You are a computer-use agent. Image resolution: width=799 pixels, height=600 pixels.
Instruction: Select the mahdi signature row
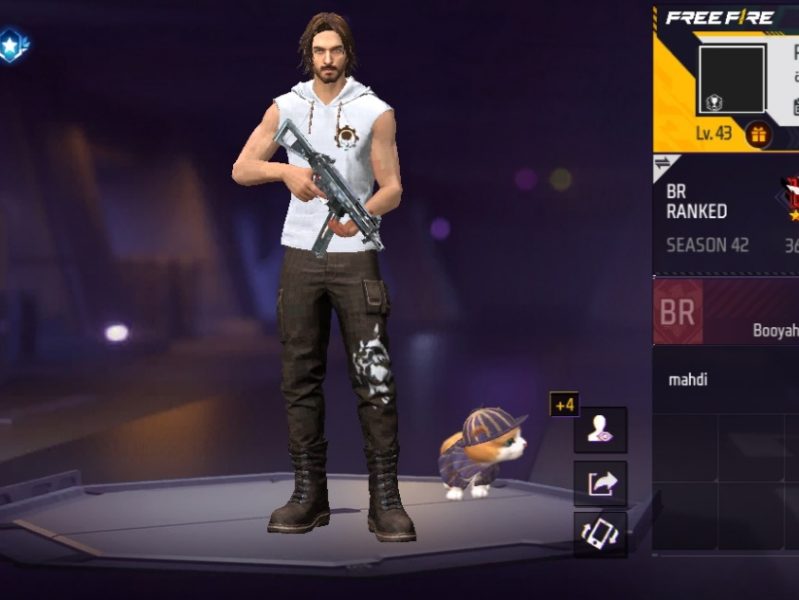(x=726, y=380)
